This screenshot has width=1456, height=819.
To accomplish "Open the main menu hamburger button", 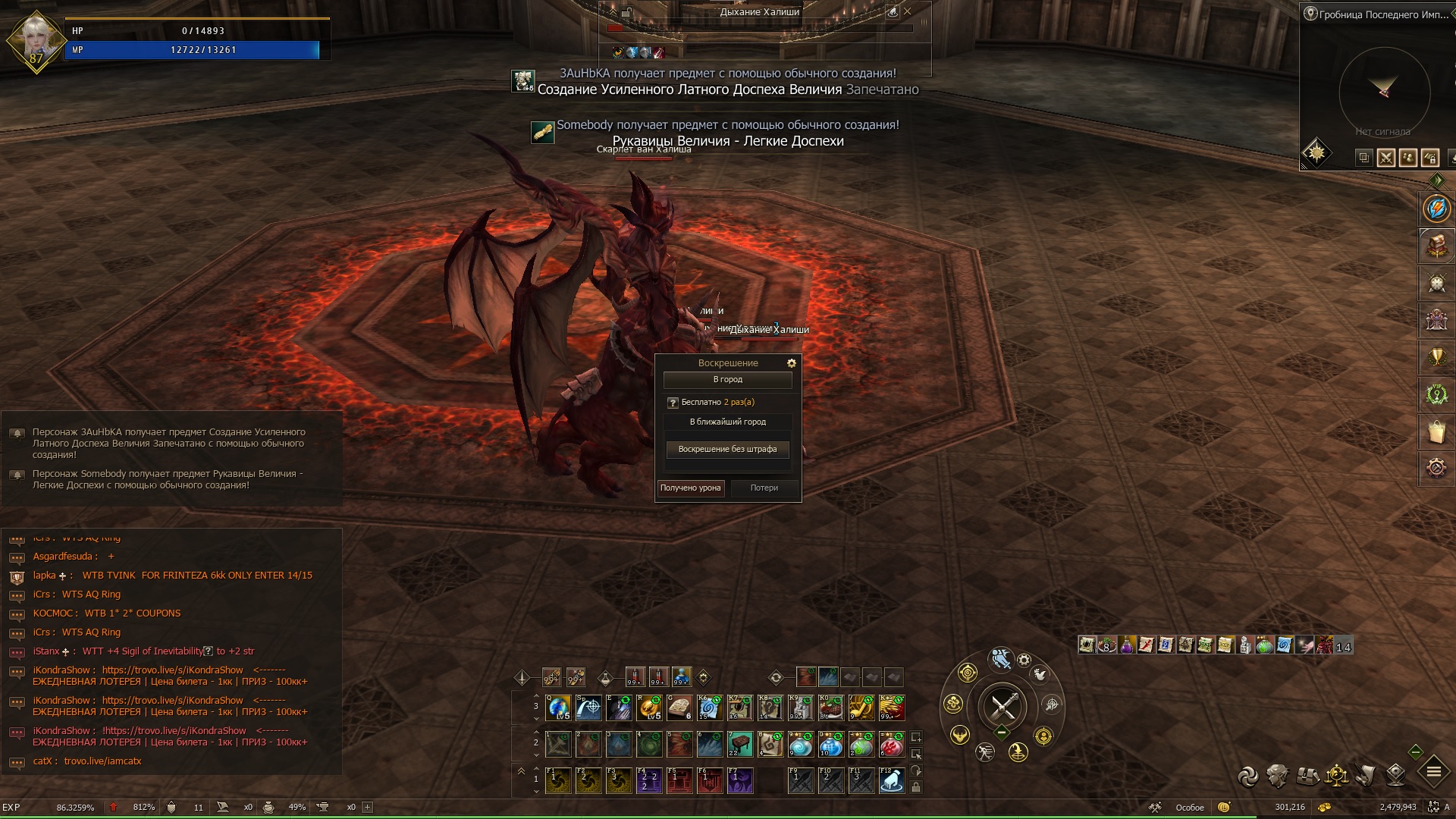I will tap(1433, 772).
